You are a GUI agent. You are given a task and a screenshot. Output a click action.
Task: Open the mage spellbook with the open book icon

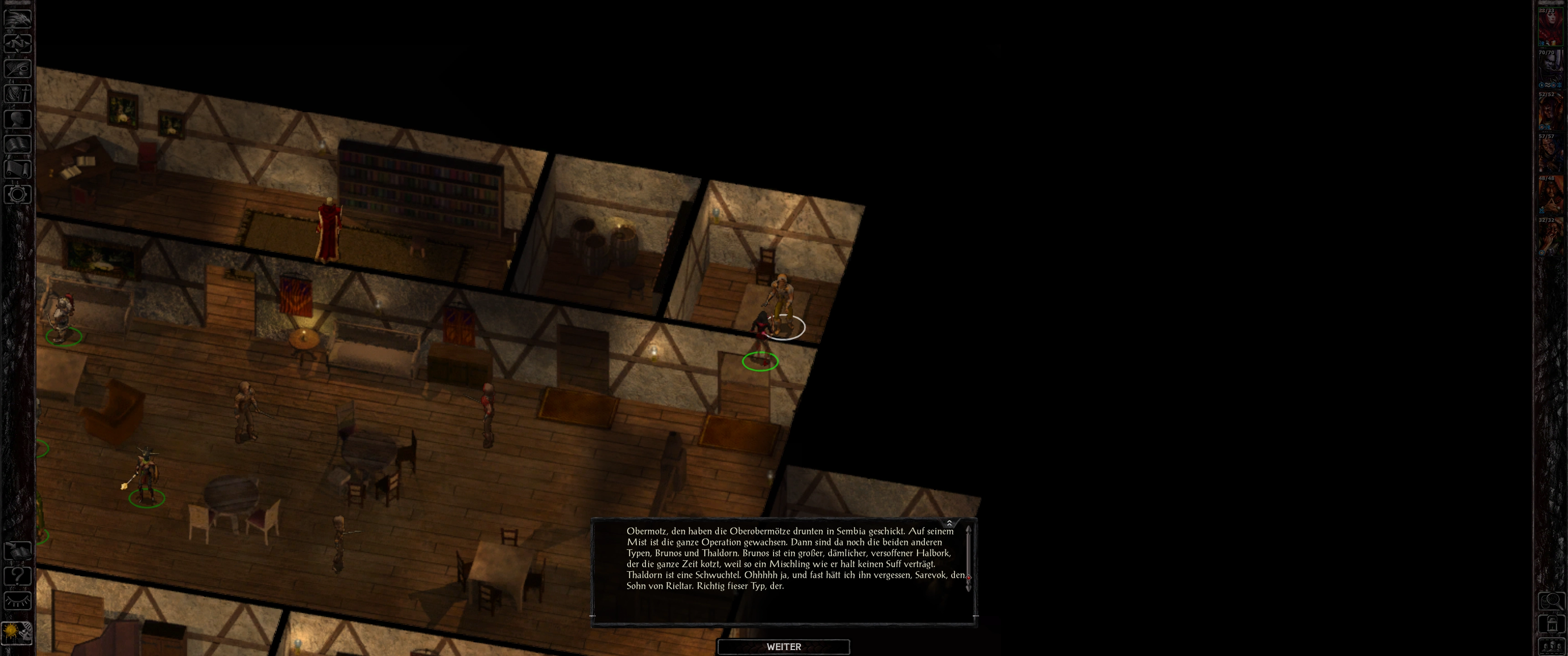pyautogui.click(x=18, y=144)
